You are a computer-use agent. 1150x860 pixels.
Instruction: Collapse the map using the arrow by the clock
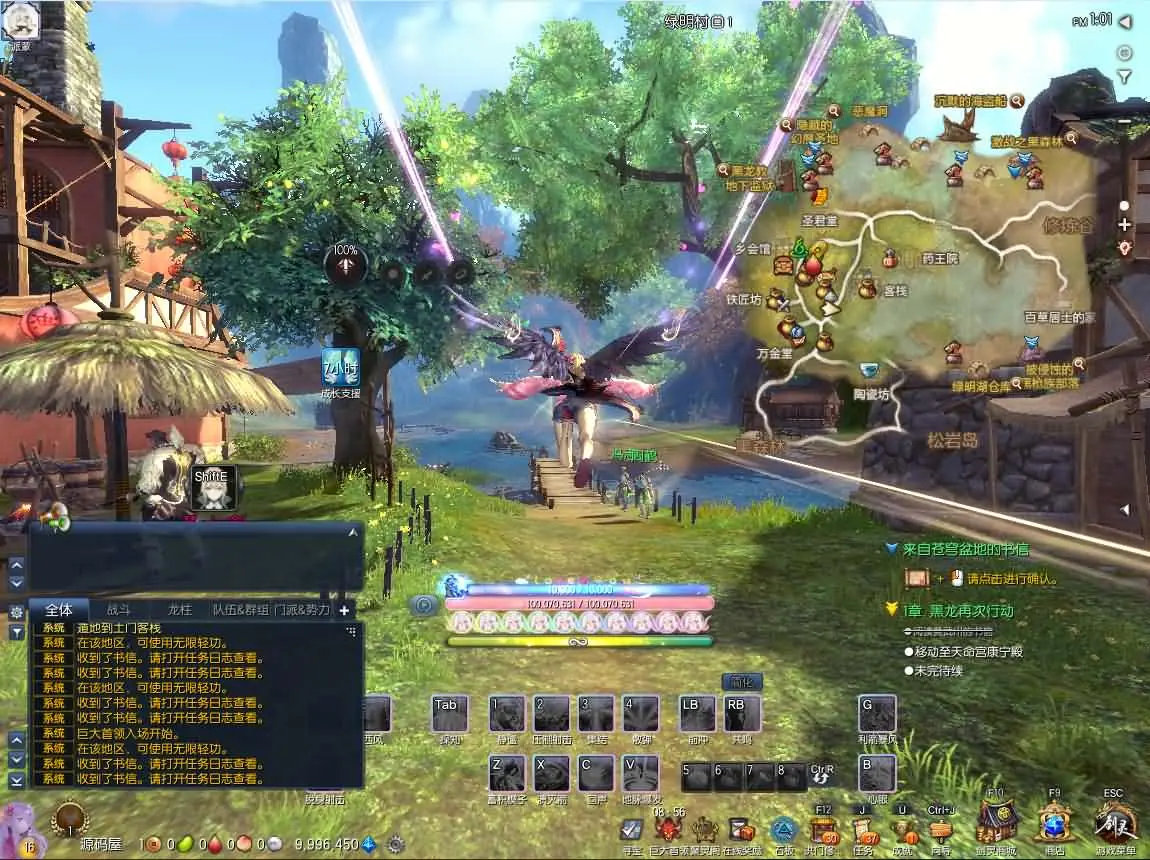click(1126, 20)
